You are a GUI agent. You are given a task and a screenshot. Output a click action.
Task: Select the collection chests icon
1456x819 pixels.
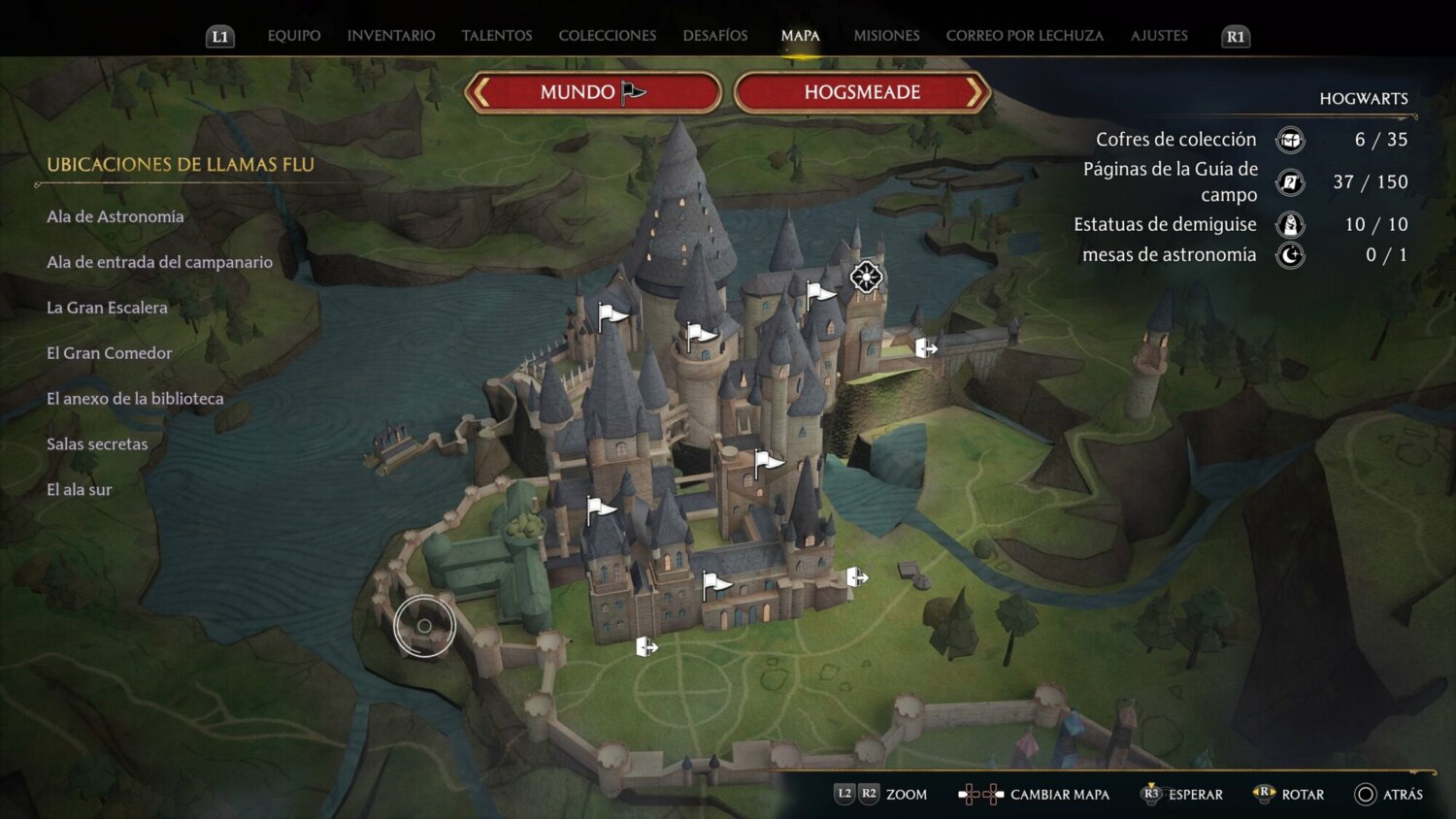coord(1289,140)
